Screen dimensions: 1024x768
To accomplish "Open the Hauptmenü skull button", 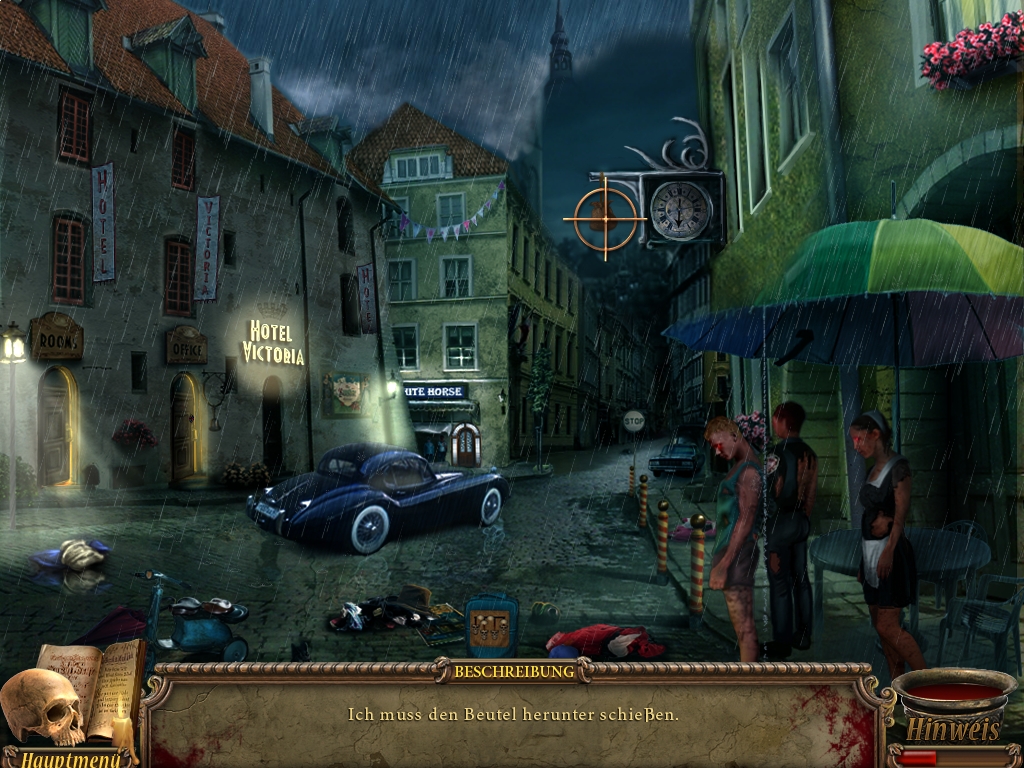I will 42,709.
